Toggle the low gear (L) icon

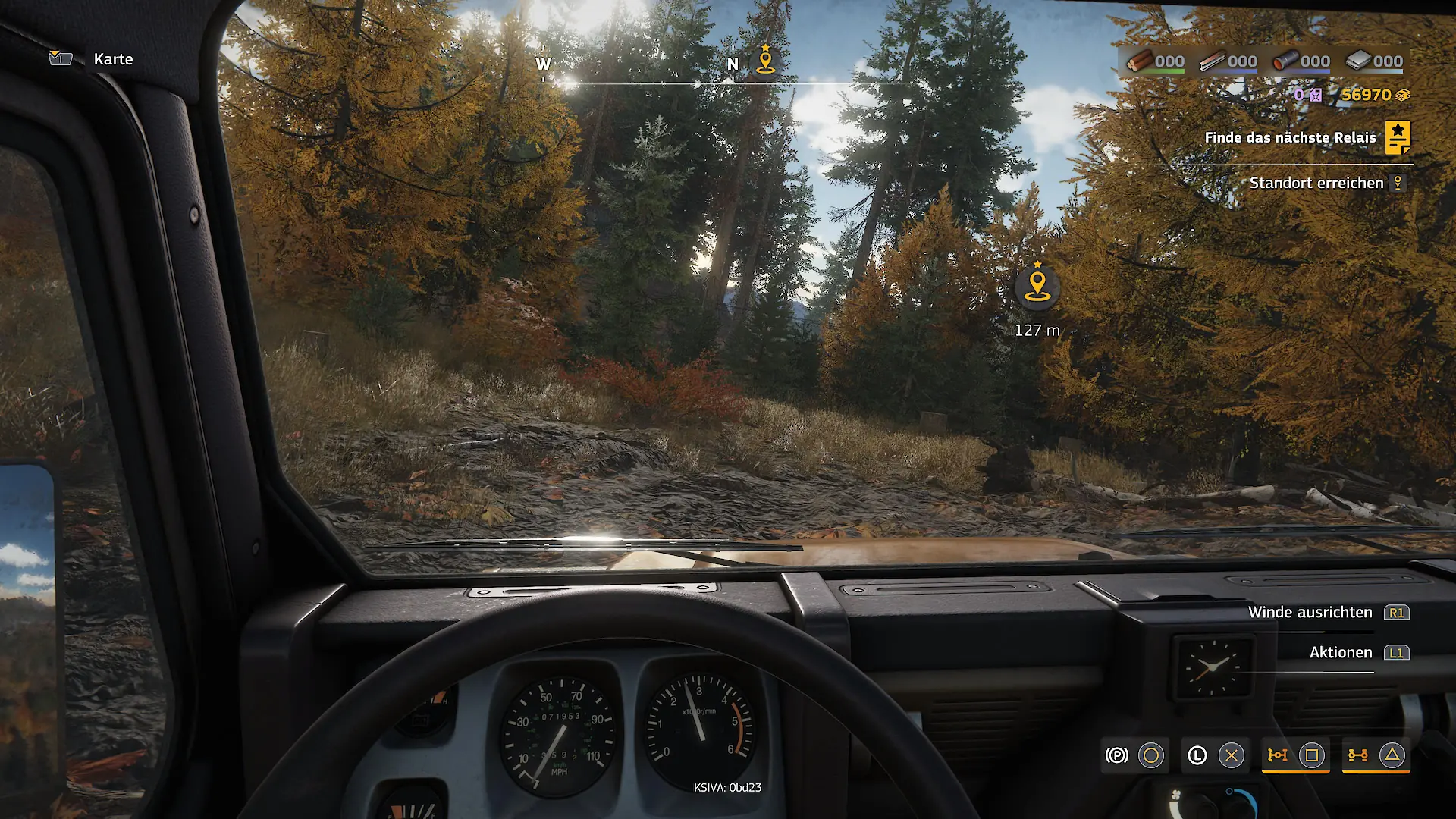pyautogui.click(x=1197, y=755)
